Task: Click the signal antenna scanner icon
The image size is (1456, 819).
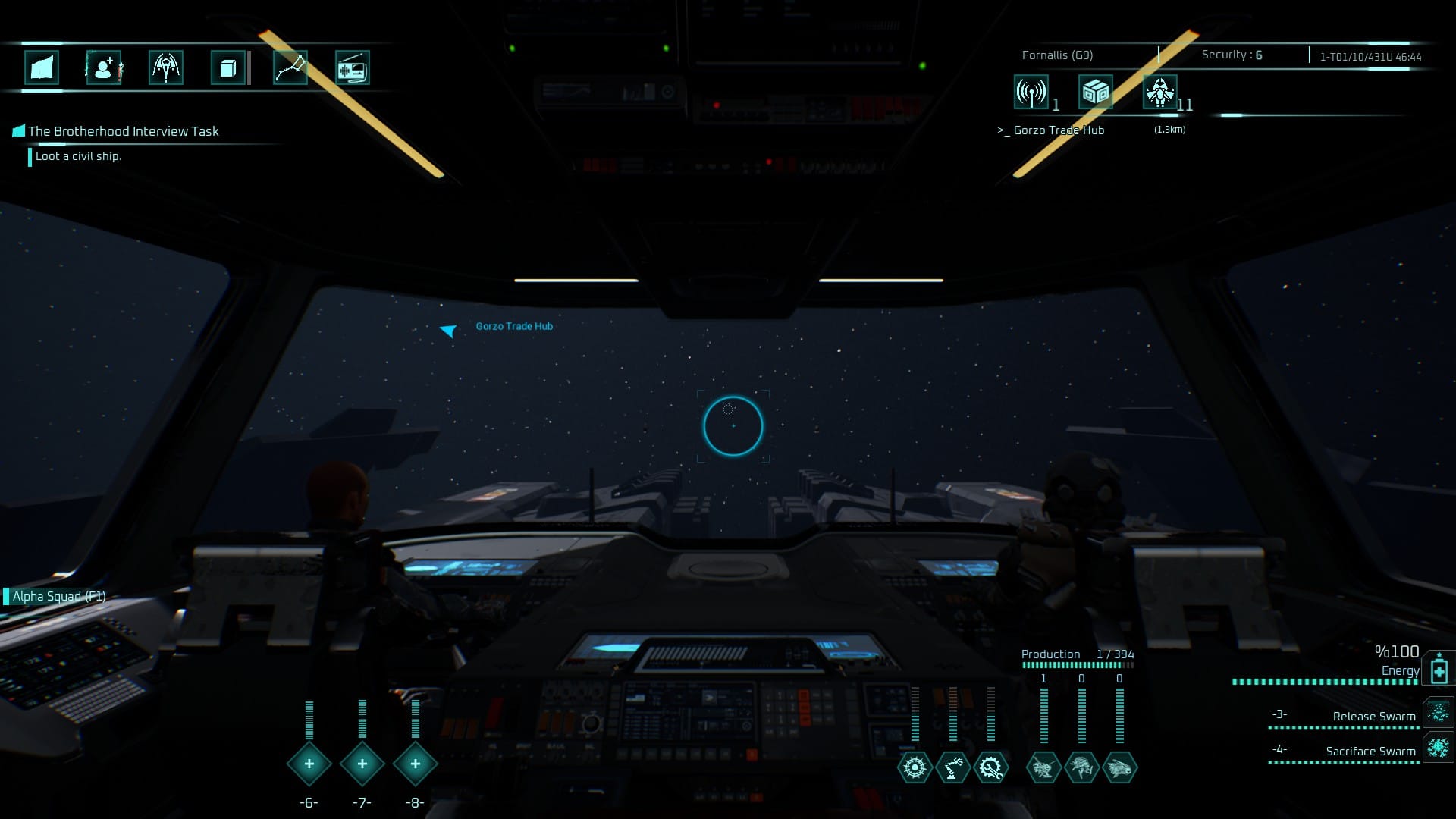Action: [1031, 93]
